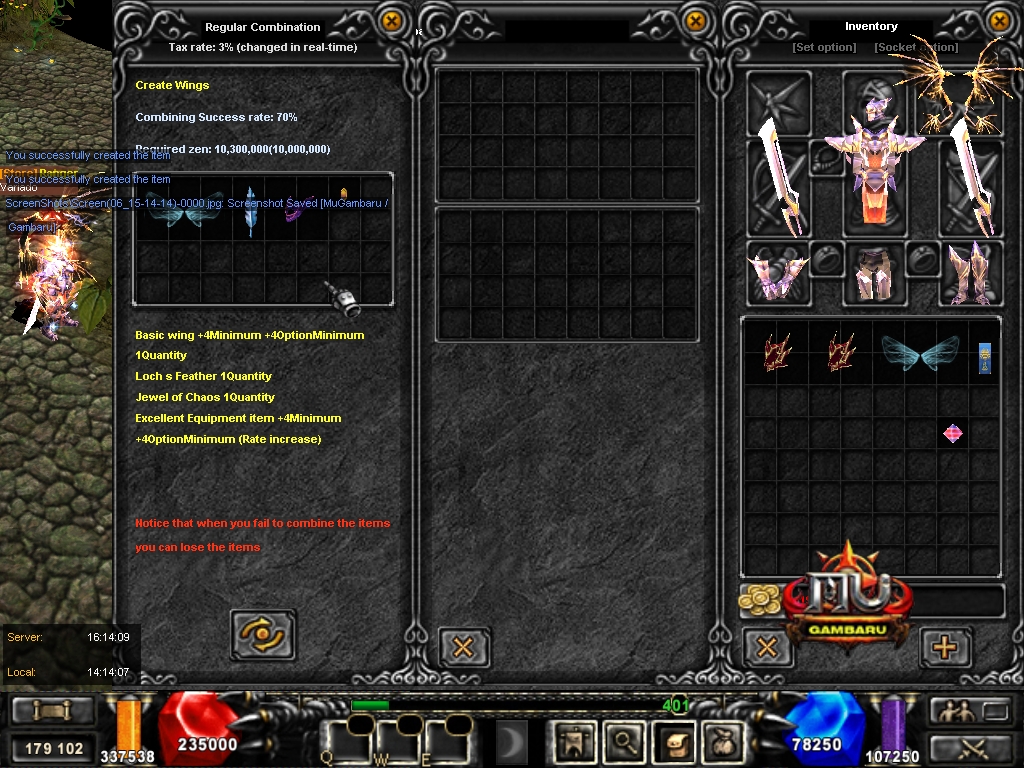Screen dimensions: 1024x768
Task: Click the inventory's bottom X button
Action: 767,646
